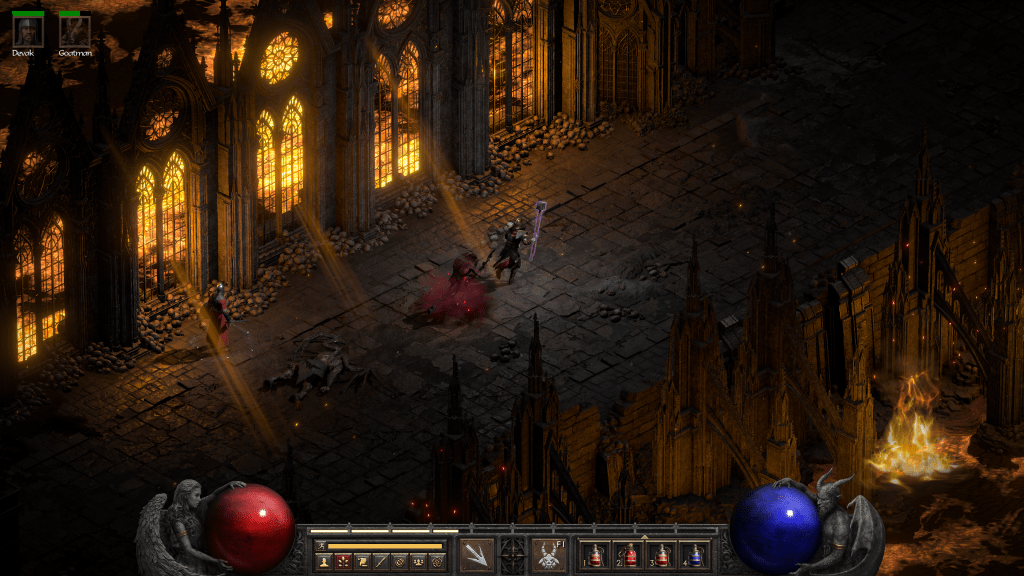Expand the belt with the small arrow
The height and width of the screenshot is (576, 1024).
[645, 537]
